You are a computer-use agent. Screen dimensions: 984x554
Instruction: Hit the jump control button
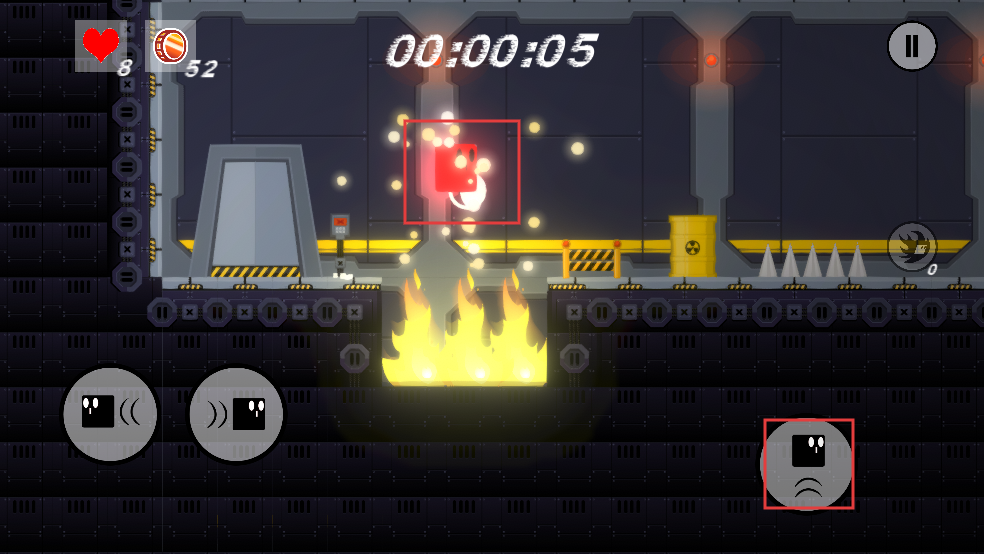tap(808, 464)
